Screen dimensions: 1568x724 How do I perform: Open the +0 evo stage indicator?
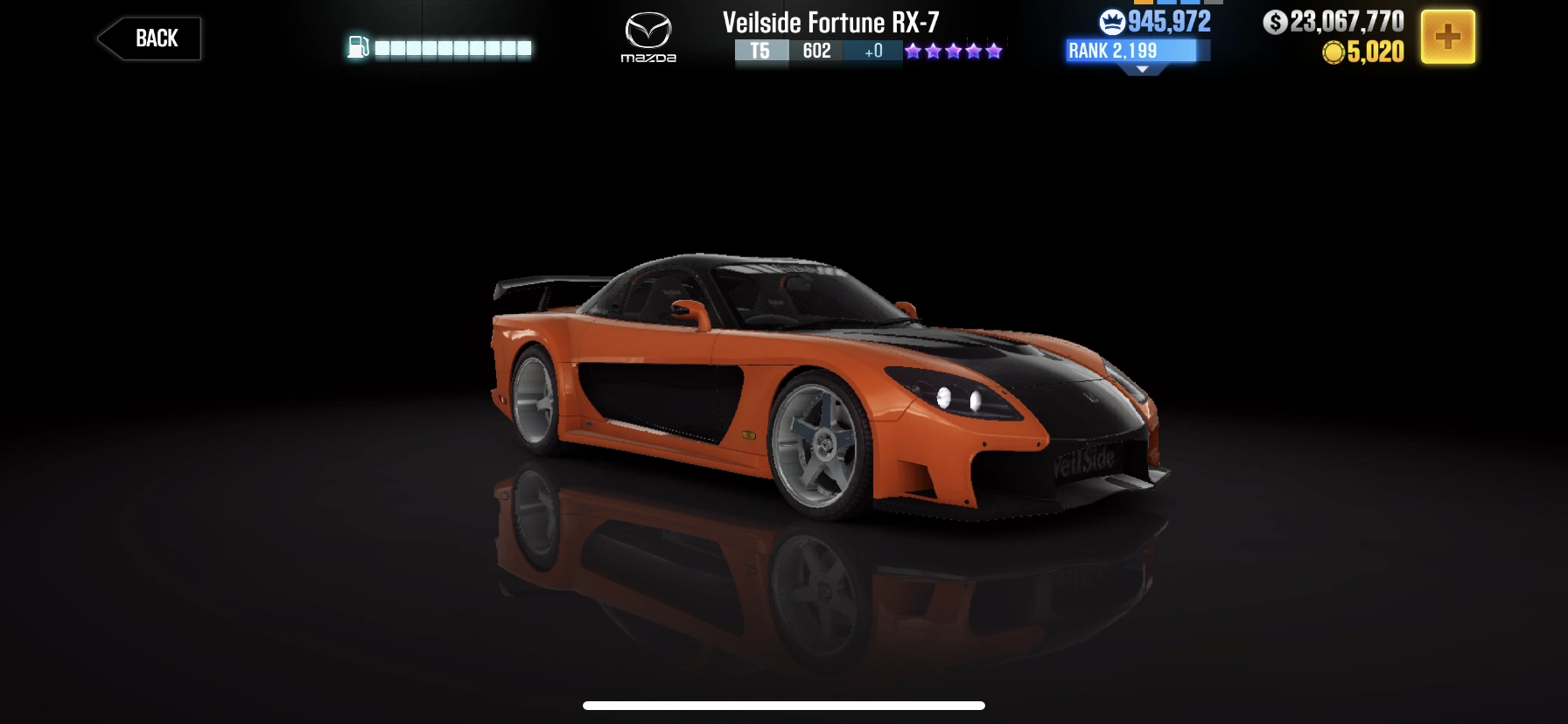click(x=871, y=52)
